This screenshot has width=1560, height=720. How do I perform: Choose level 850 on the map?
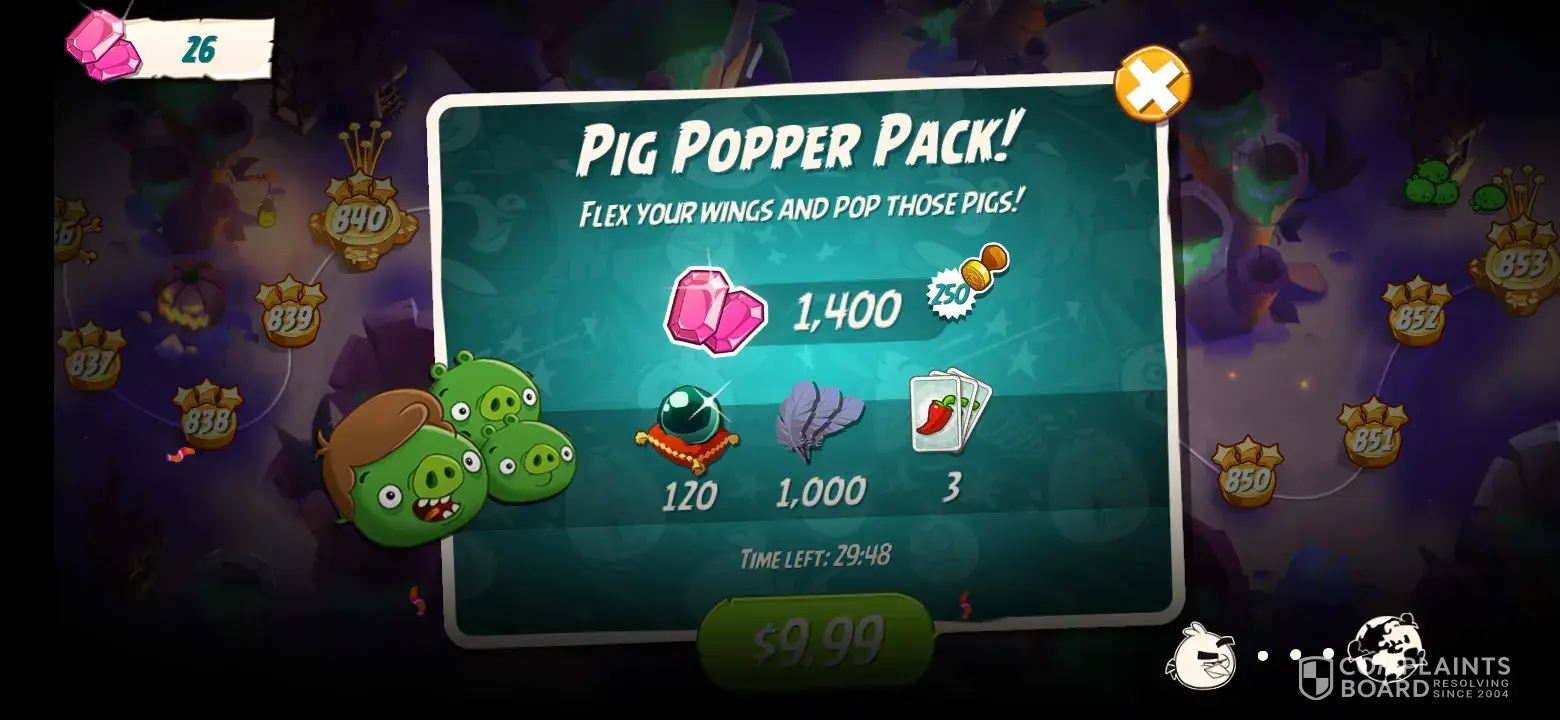(1247, 478)
